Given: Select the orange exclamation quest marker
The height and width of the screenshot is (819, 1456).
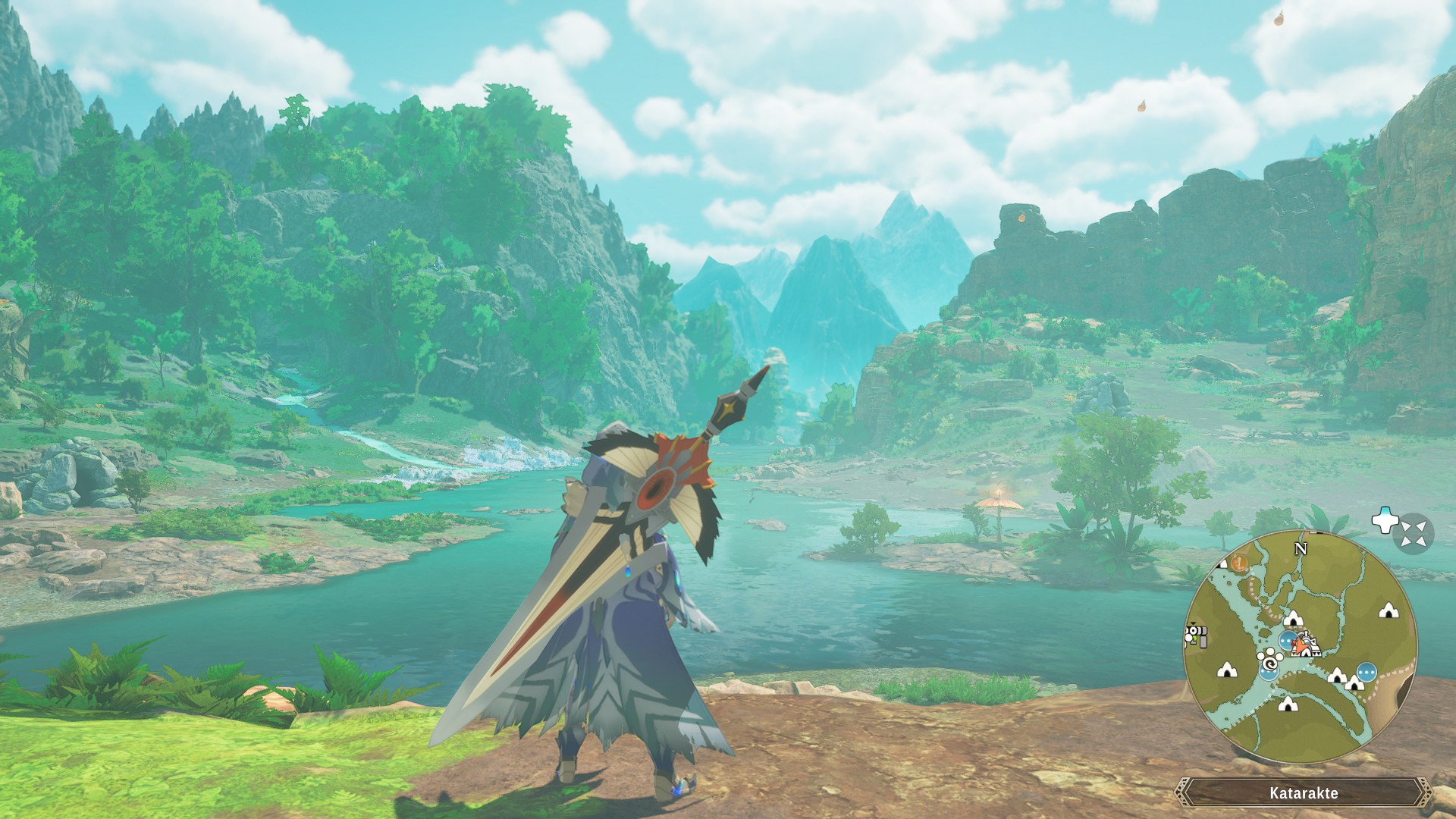Looking at the screenshot, I should click(1239, 563).
